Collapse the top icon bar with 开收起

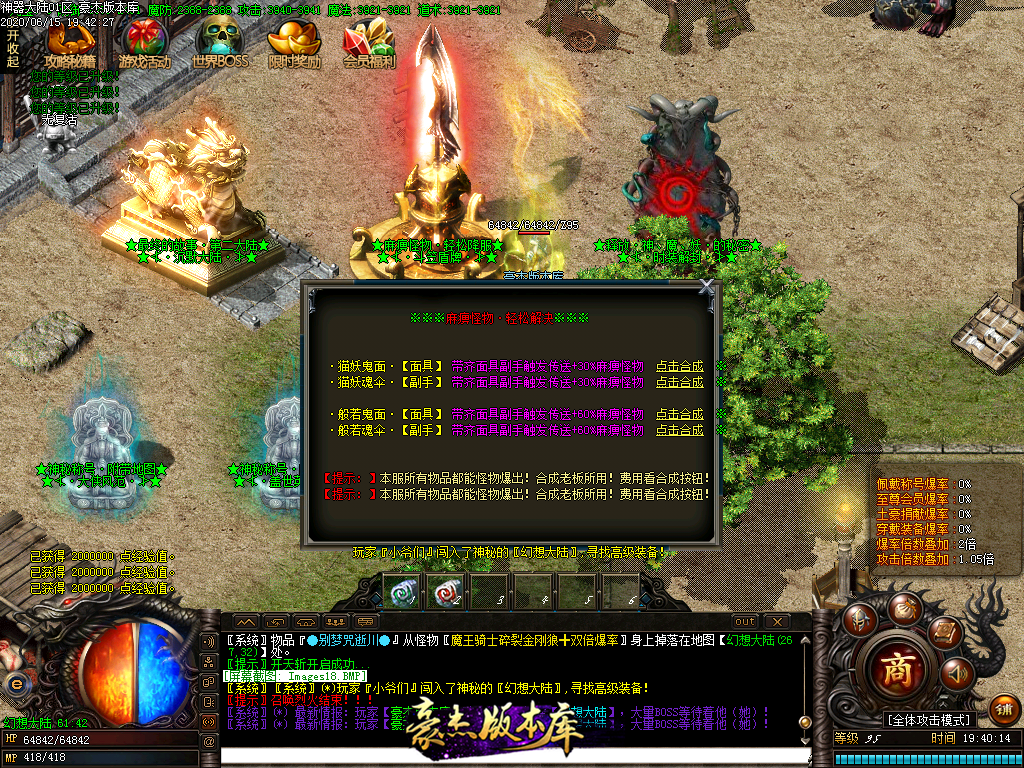[13, 48]
